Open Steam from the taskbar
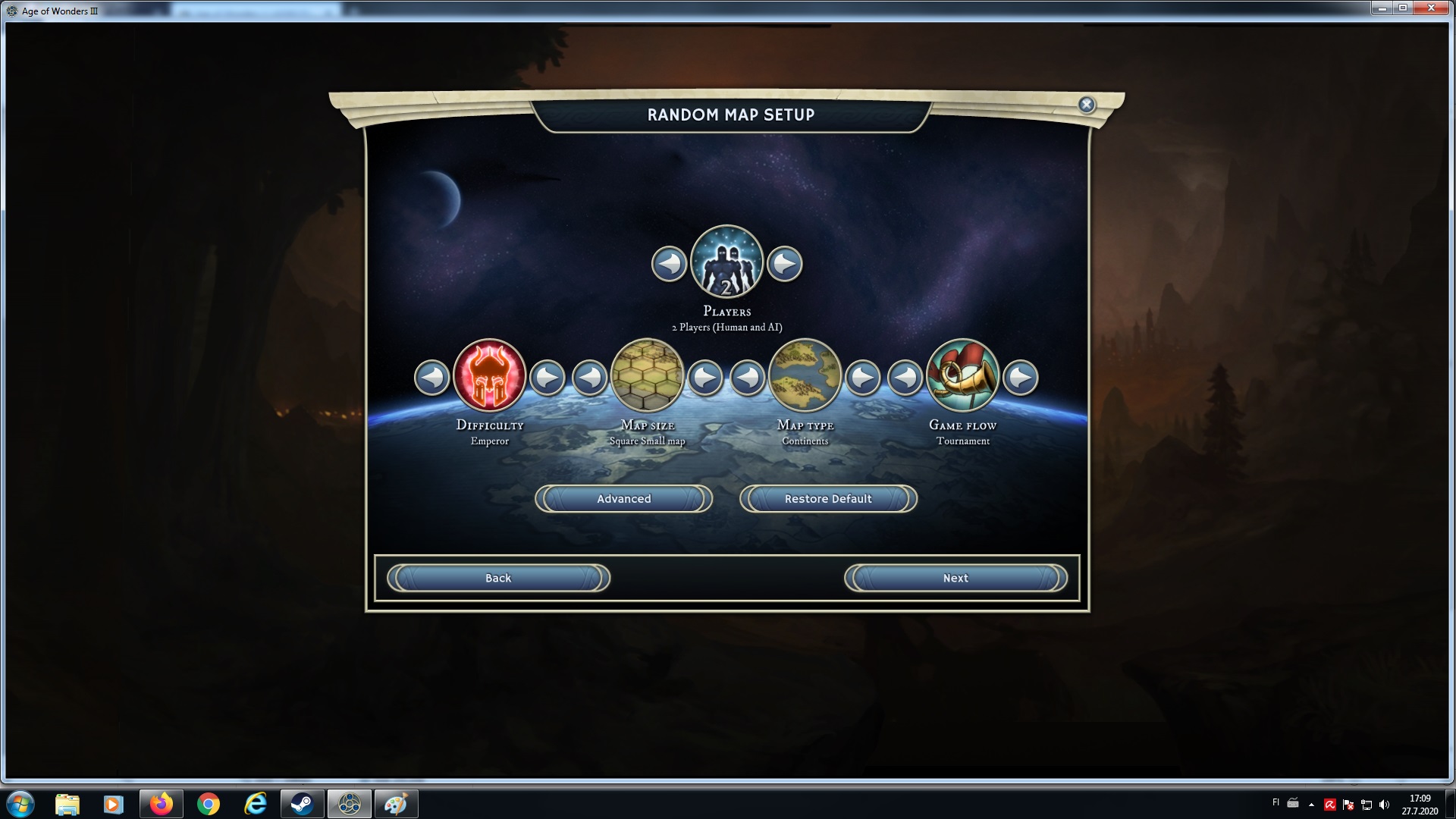Screen dimensions: 1456x819 pyautogui.click(x=302, y=804)
